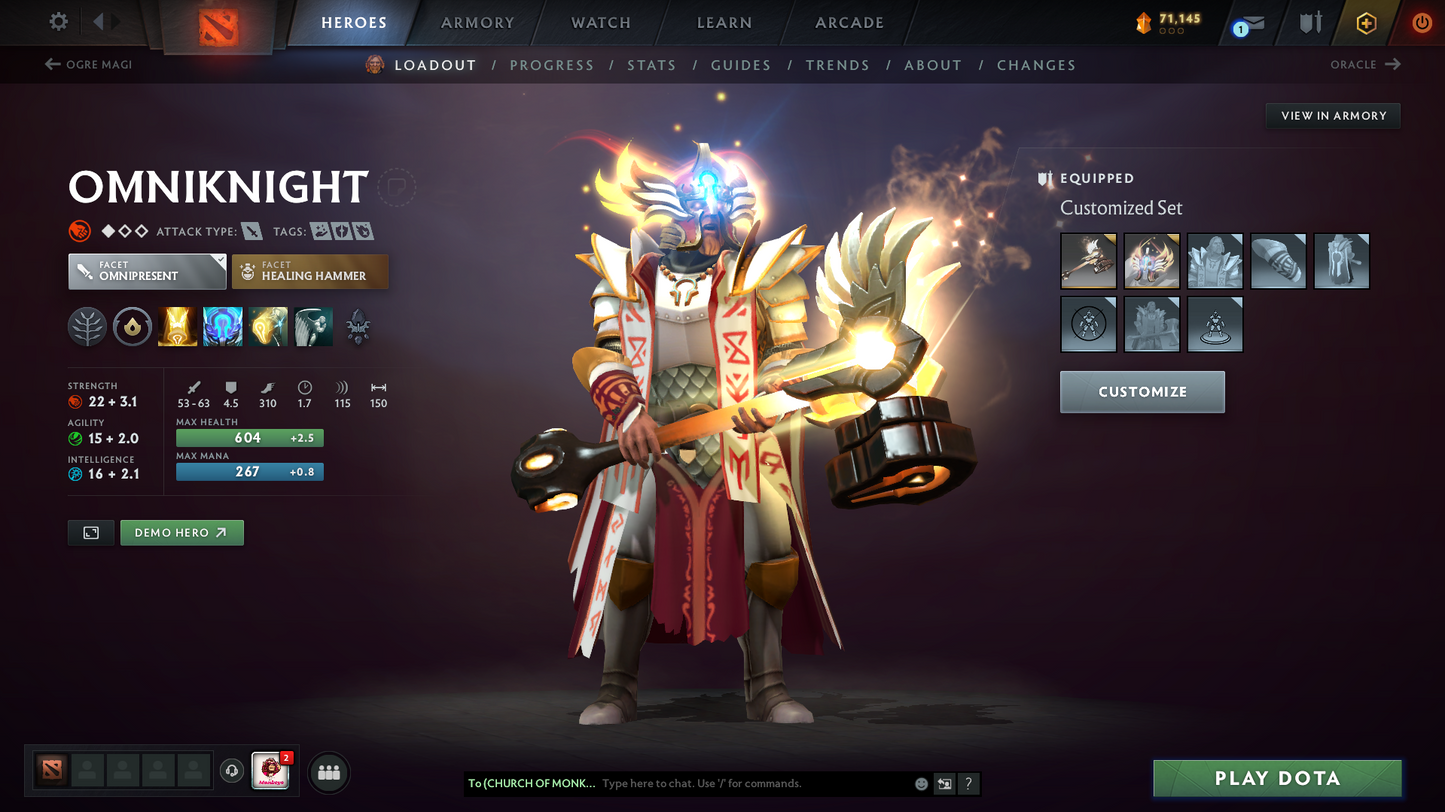Select the Omnipresent facet
This screenshot has height=812, width=1445.
(x=146, y=271)
